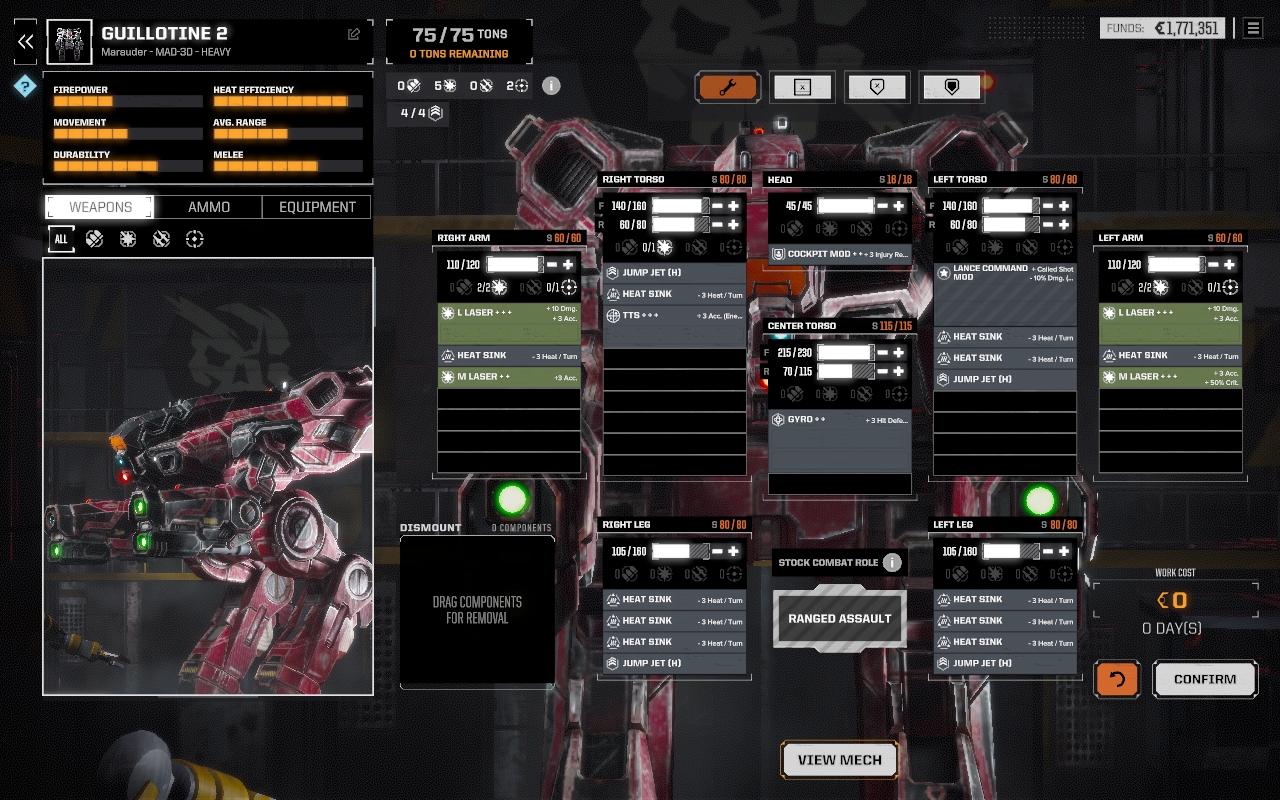Increase Head armor with the plus button
1280x800 pixels.
[899, 206]
